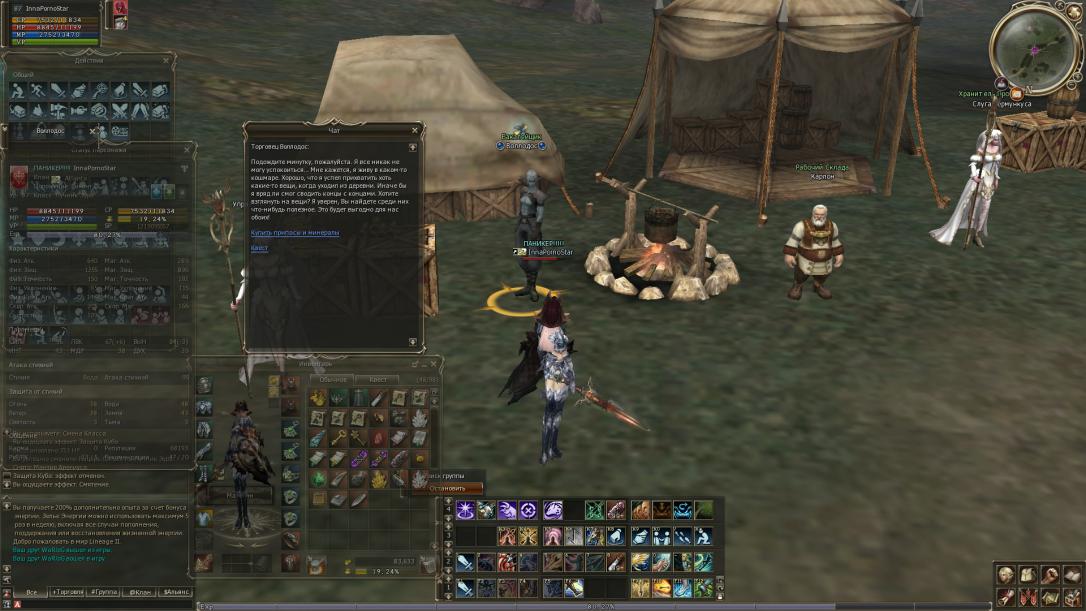Select the green crystal inventory item
The image size is (1086, 611).
click(x=318, y=479)
